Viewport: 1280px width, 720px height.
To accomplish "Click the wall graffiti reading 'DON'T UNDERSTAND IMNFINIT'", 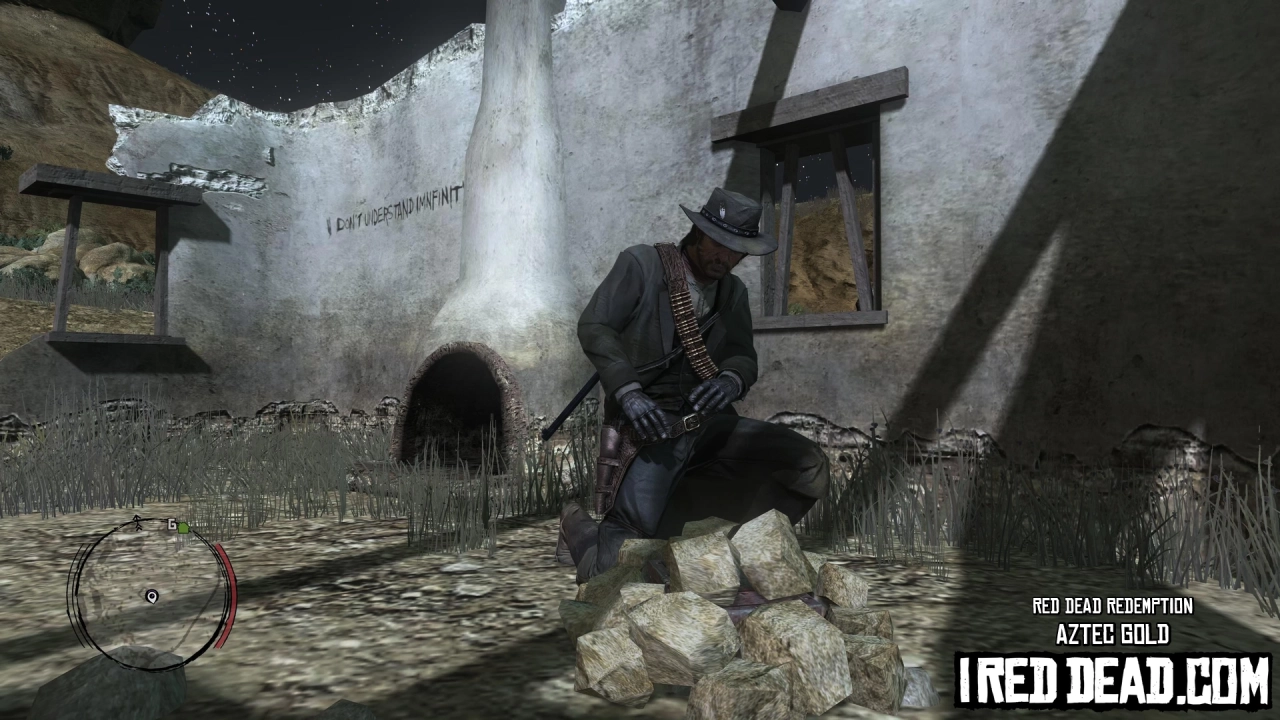I will (x=390, y=214).
